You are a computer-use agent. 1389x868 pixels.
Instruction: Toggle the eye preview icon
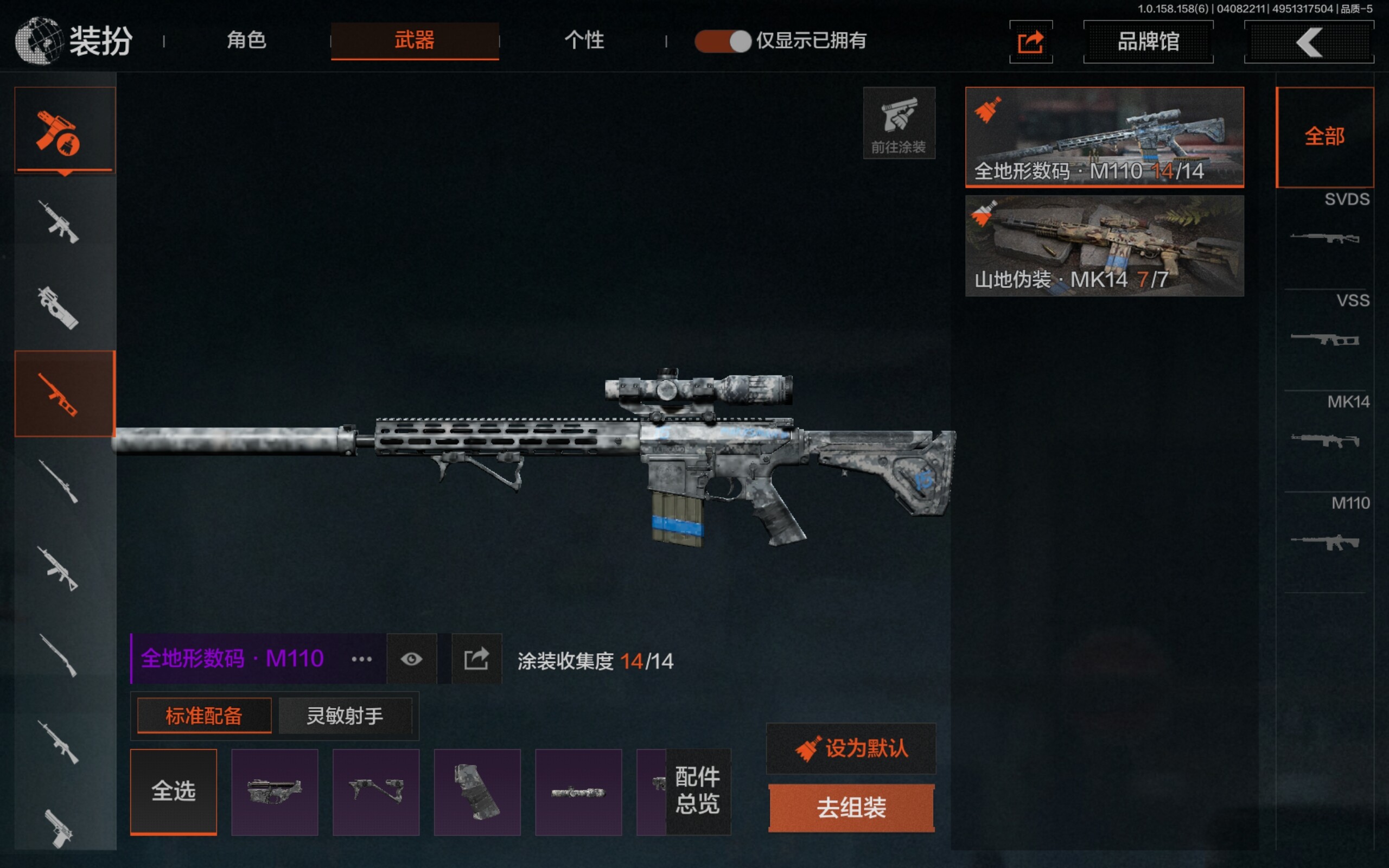coord(411,659)
